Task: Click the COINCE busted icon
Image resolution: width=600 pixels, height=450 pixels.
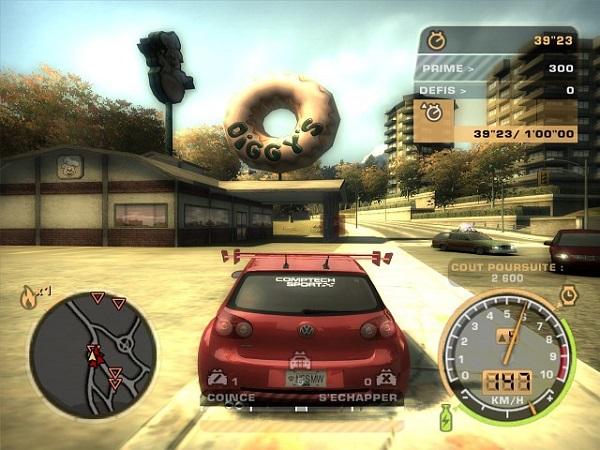Action: point(216,379)
